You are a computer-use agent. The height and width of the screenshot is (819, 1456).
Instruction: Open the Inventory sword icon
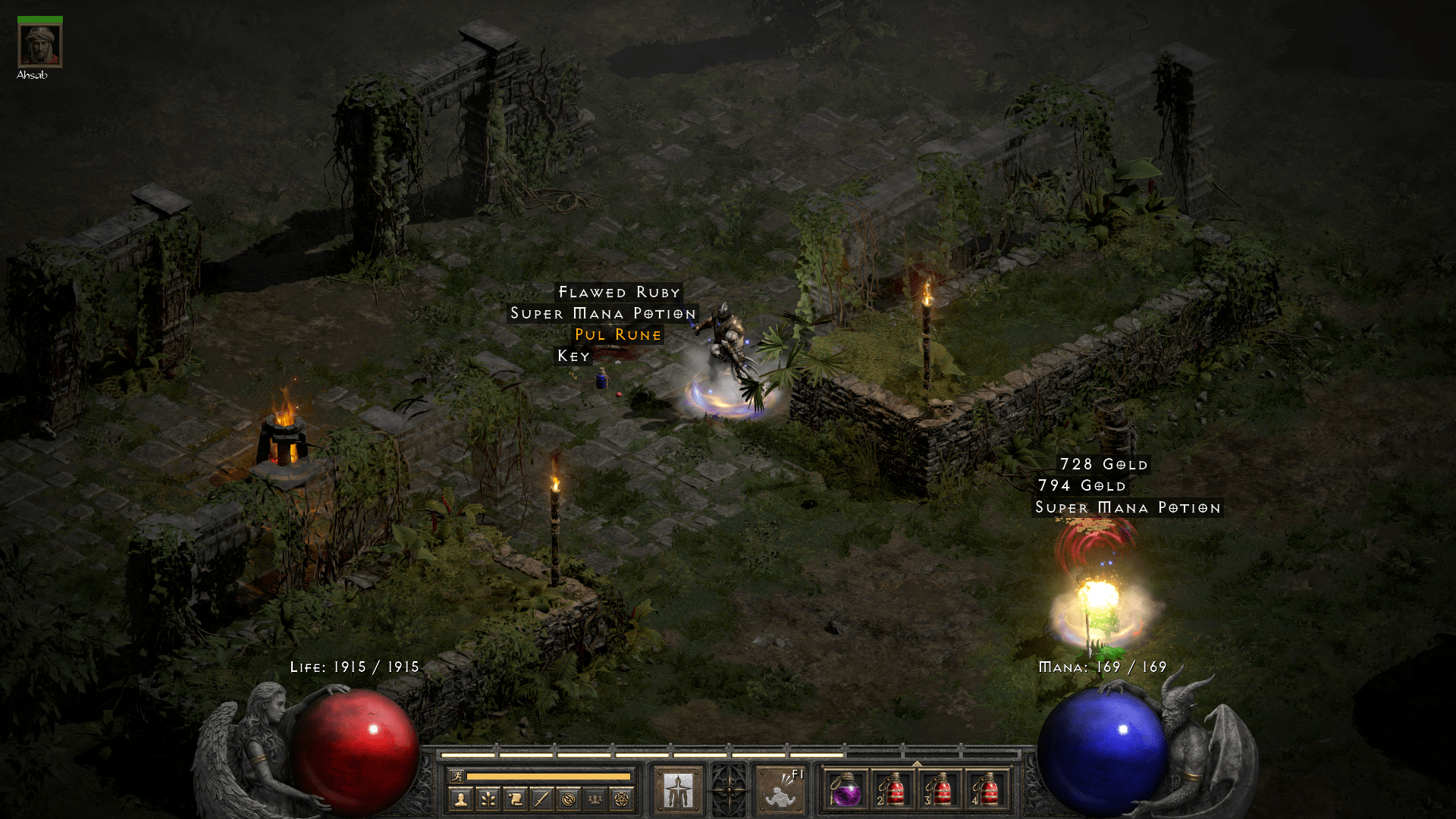[541, 798]
